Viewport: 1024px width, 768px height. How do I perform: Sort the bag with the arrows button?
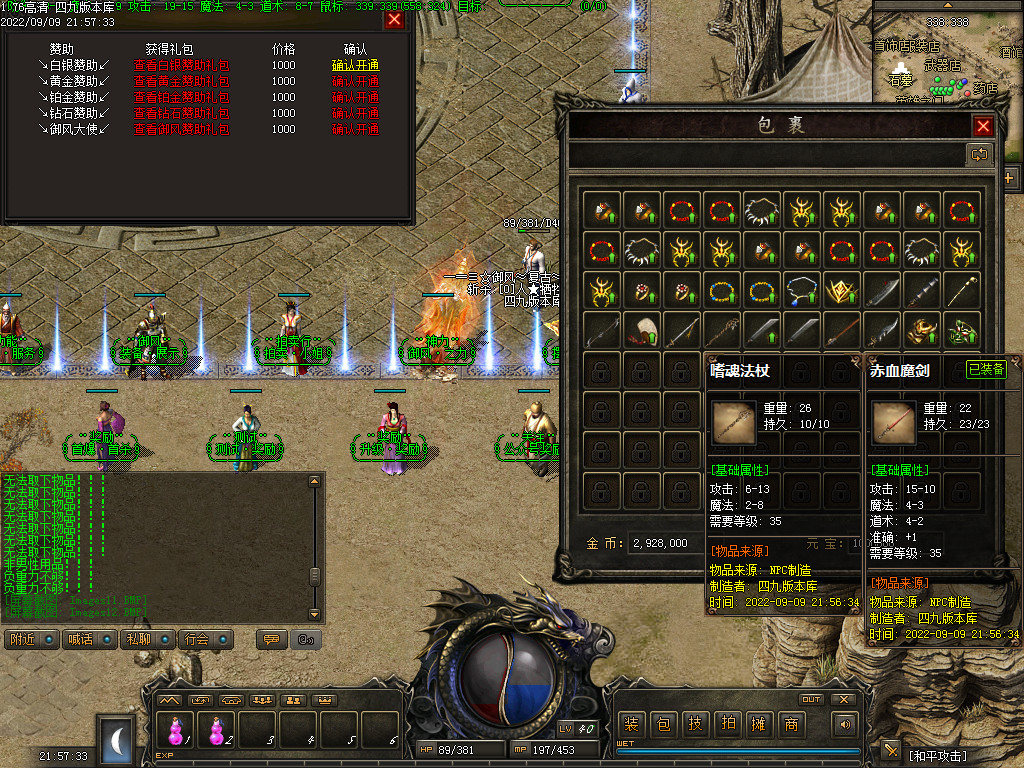point(978,154)
